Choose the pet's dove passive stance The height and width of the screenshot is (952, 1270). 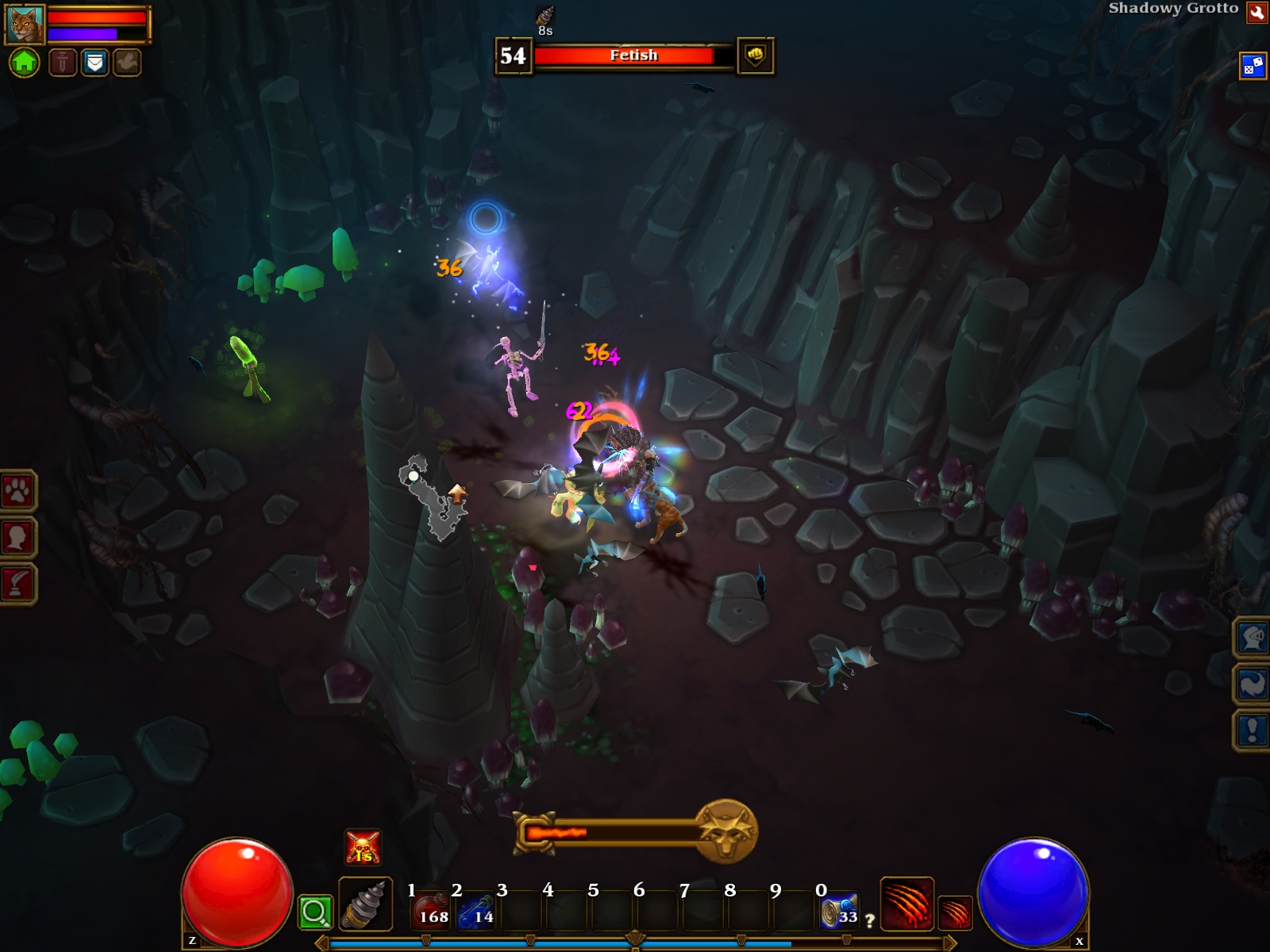(126, 62)
